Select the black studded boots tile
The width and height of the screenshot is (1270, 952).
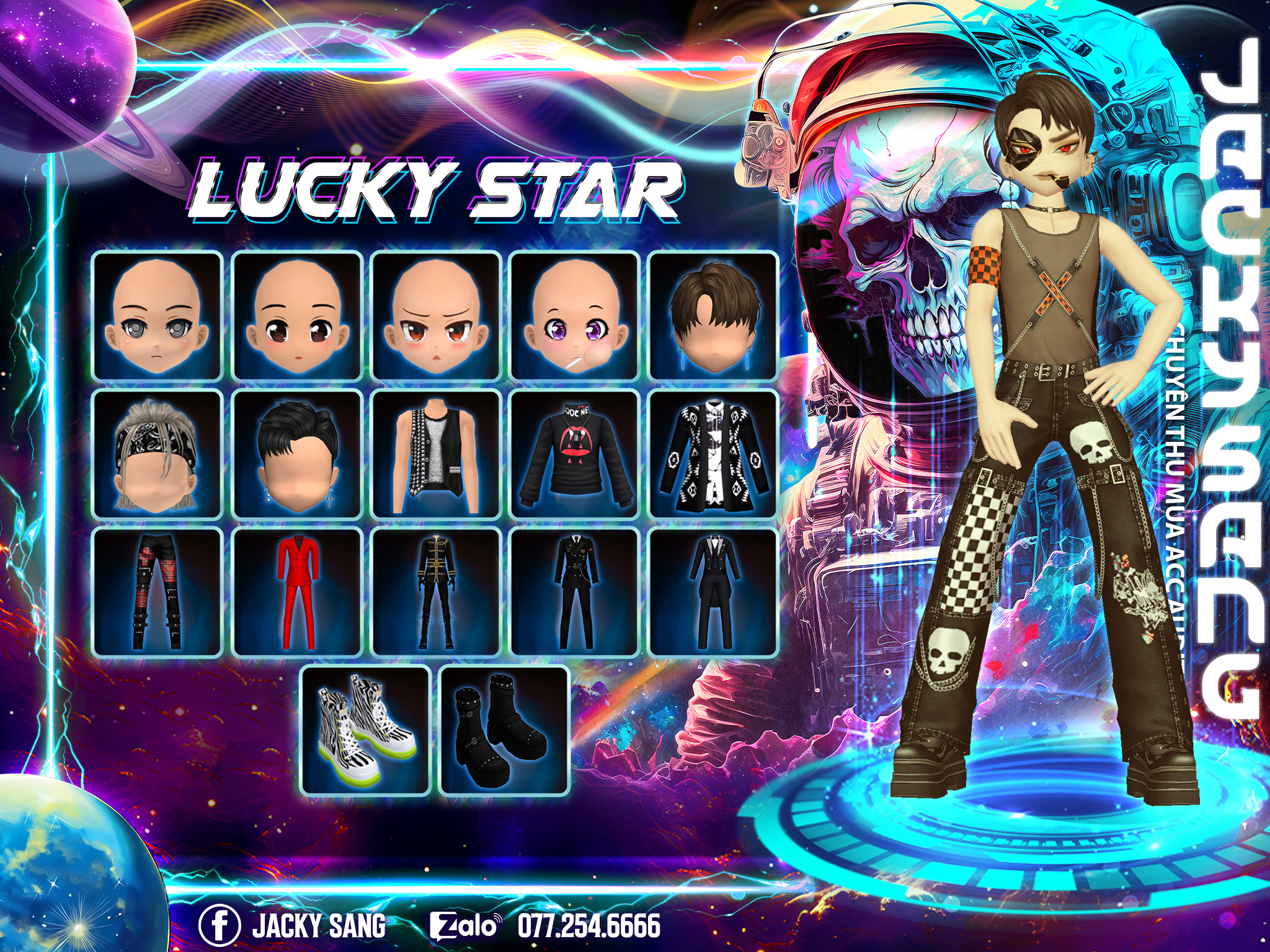504,731
